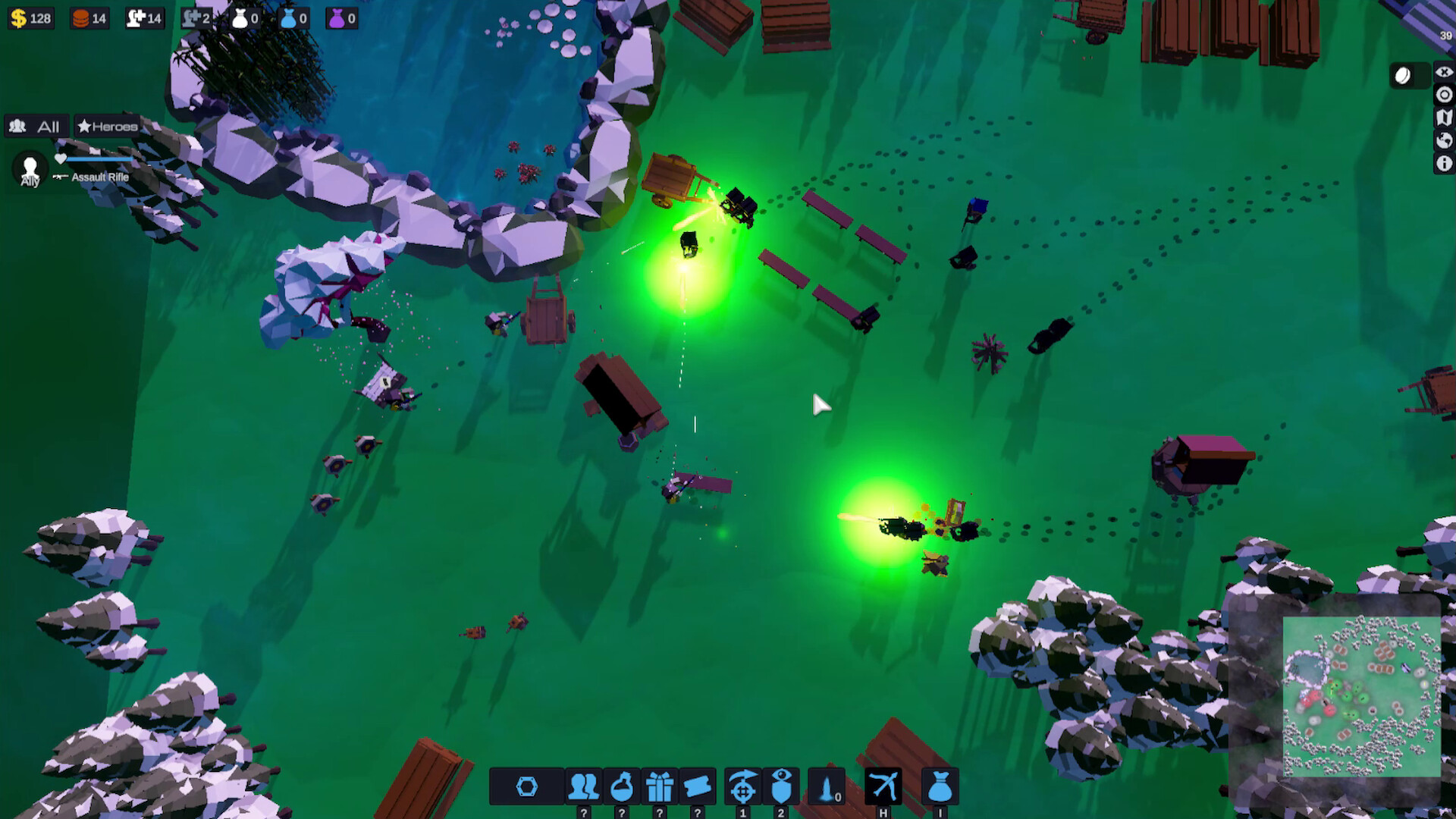Select the bow and arrow hero ability icon
Viewport: 1456px width, 819px height.
tap(885, 786)
